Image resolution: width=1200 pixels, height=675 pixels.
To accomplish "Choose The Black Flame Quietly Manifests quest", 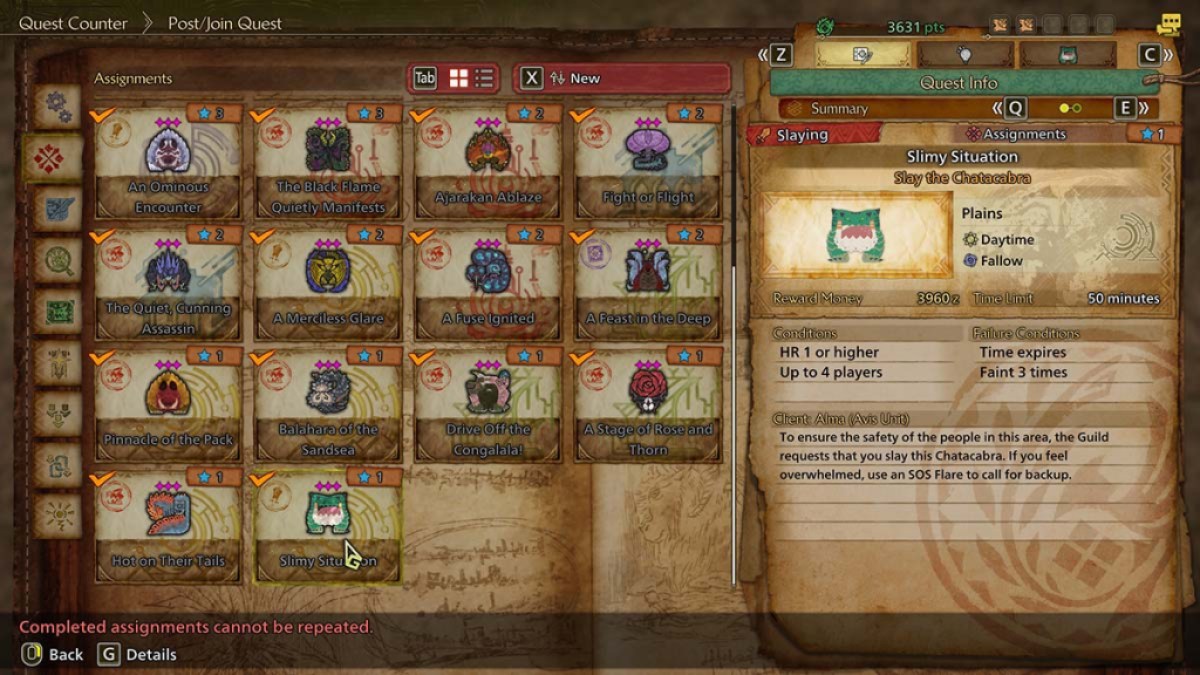I will point(328,163).
